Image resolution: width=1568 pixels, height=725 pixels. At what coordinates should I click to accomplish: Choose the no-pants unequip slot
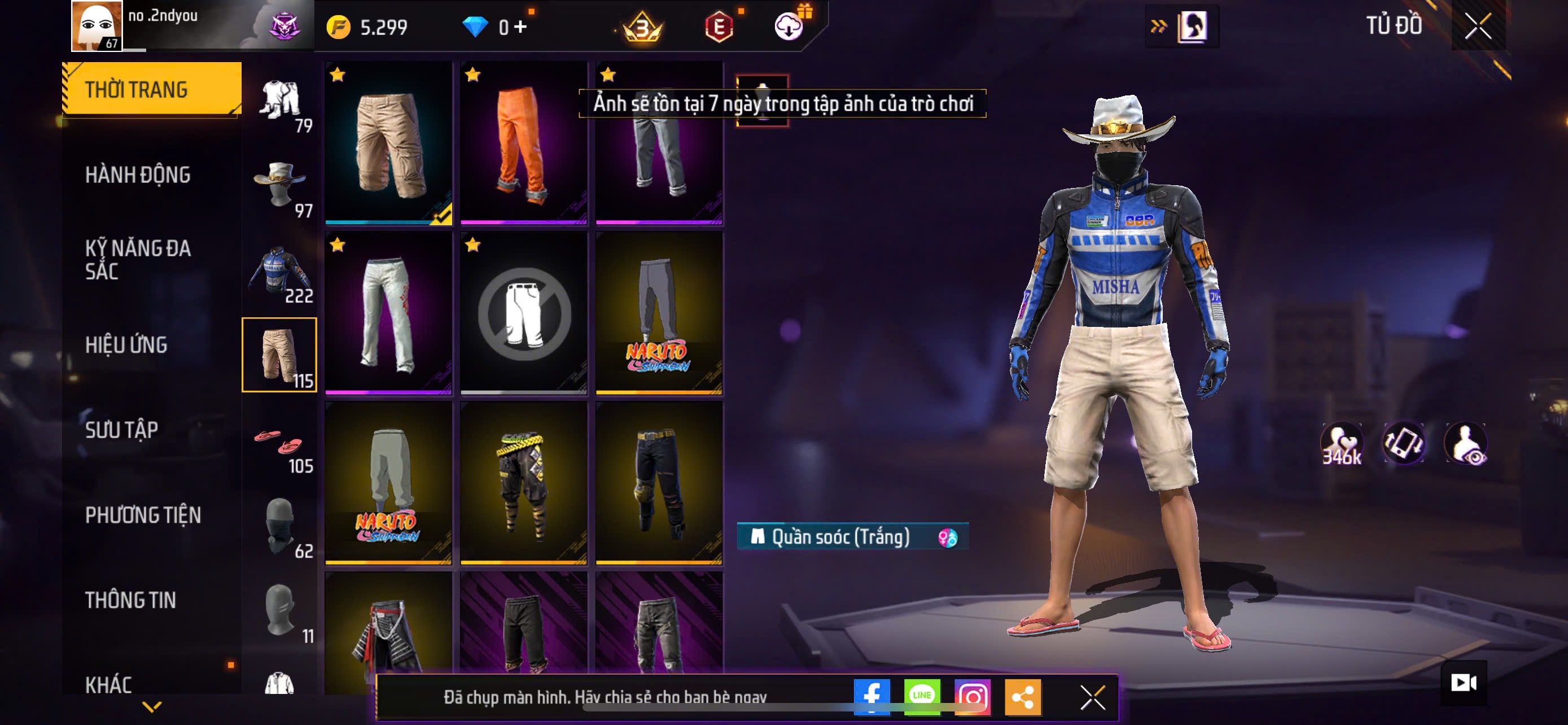click(x=523, y=313)
